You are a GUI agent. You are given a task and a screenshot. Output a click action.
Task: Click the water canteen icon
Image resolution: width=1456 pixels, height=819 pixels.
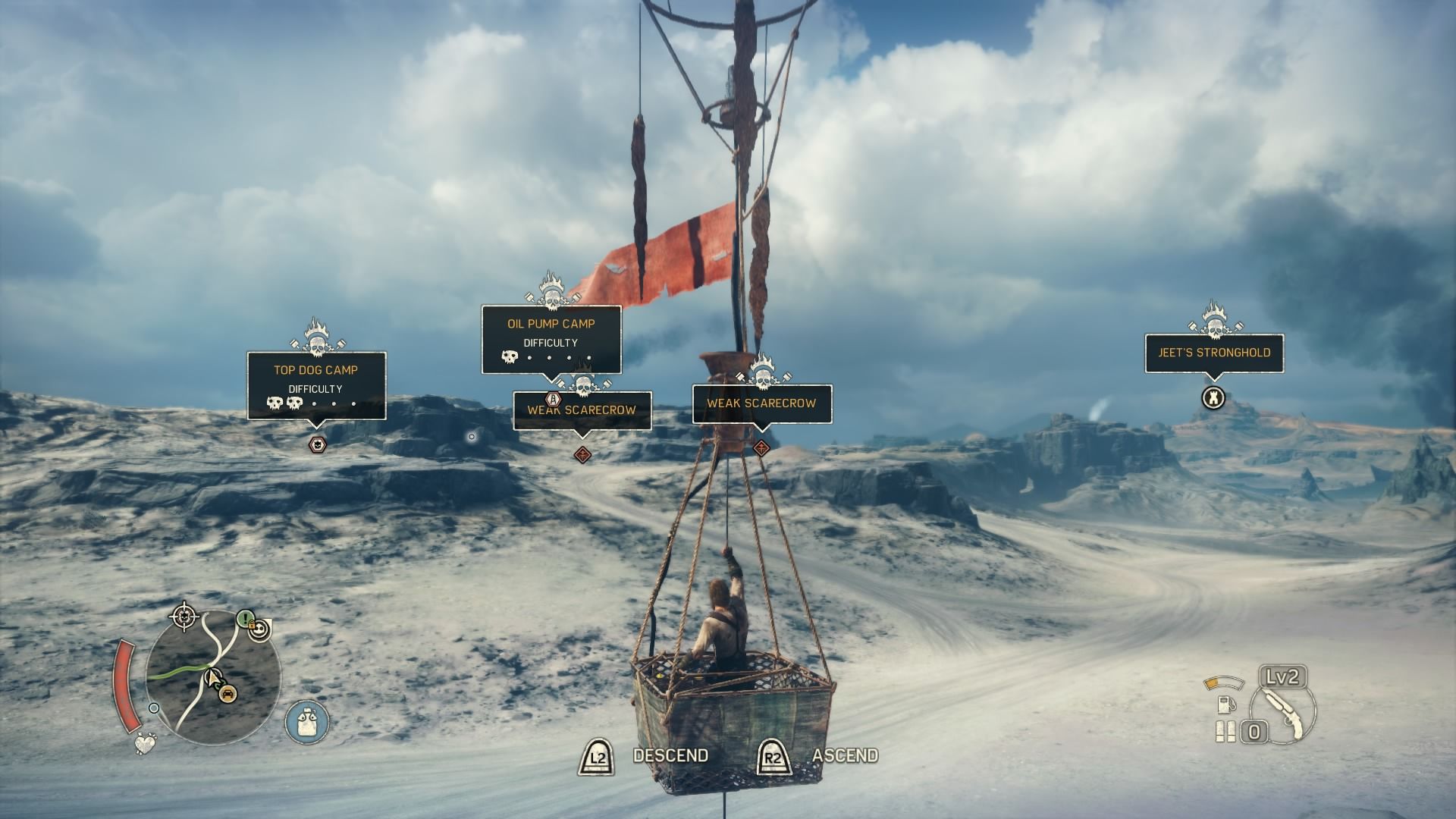308,720
